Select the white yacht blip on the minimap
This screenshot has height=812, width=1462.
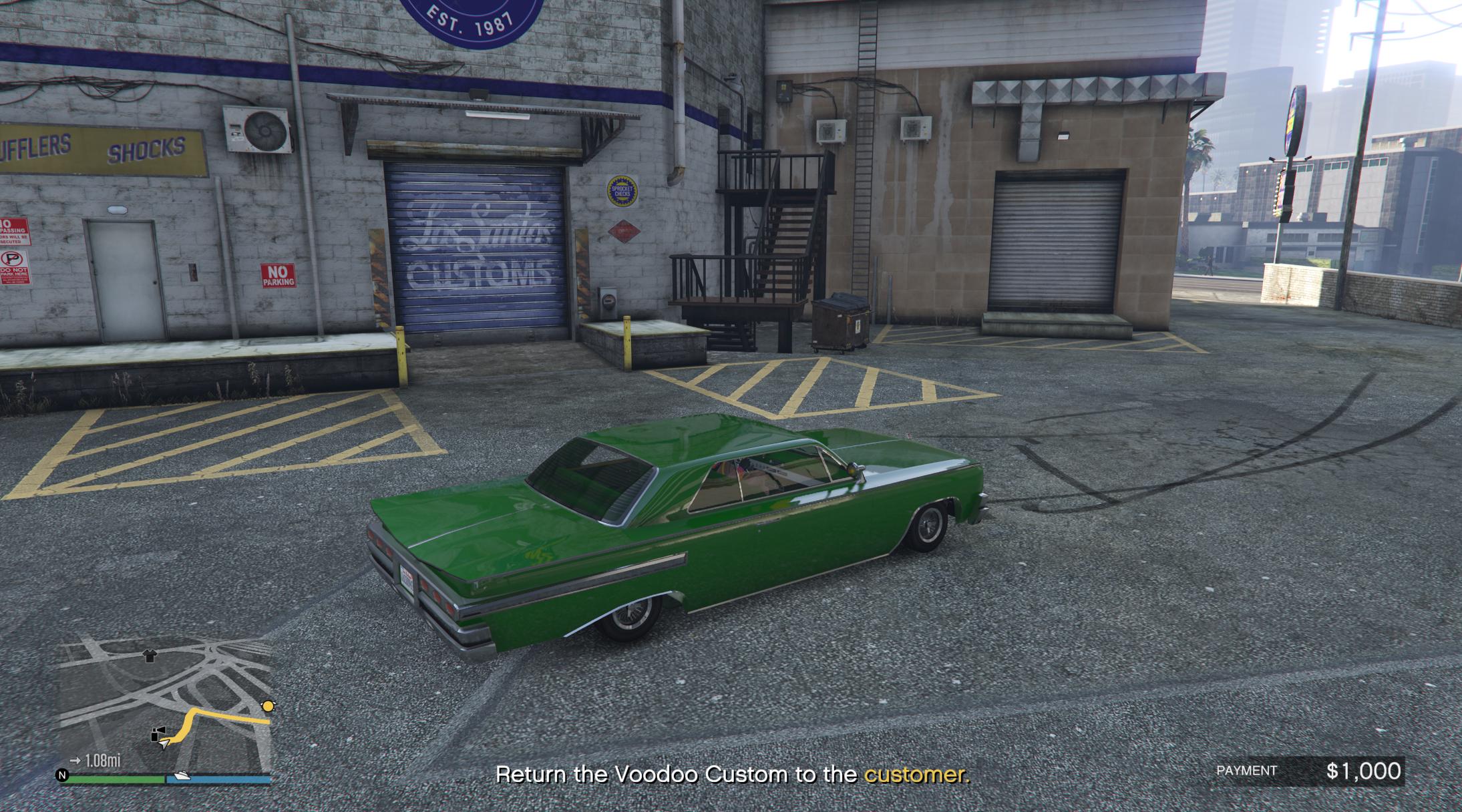coord(182,776)
